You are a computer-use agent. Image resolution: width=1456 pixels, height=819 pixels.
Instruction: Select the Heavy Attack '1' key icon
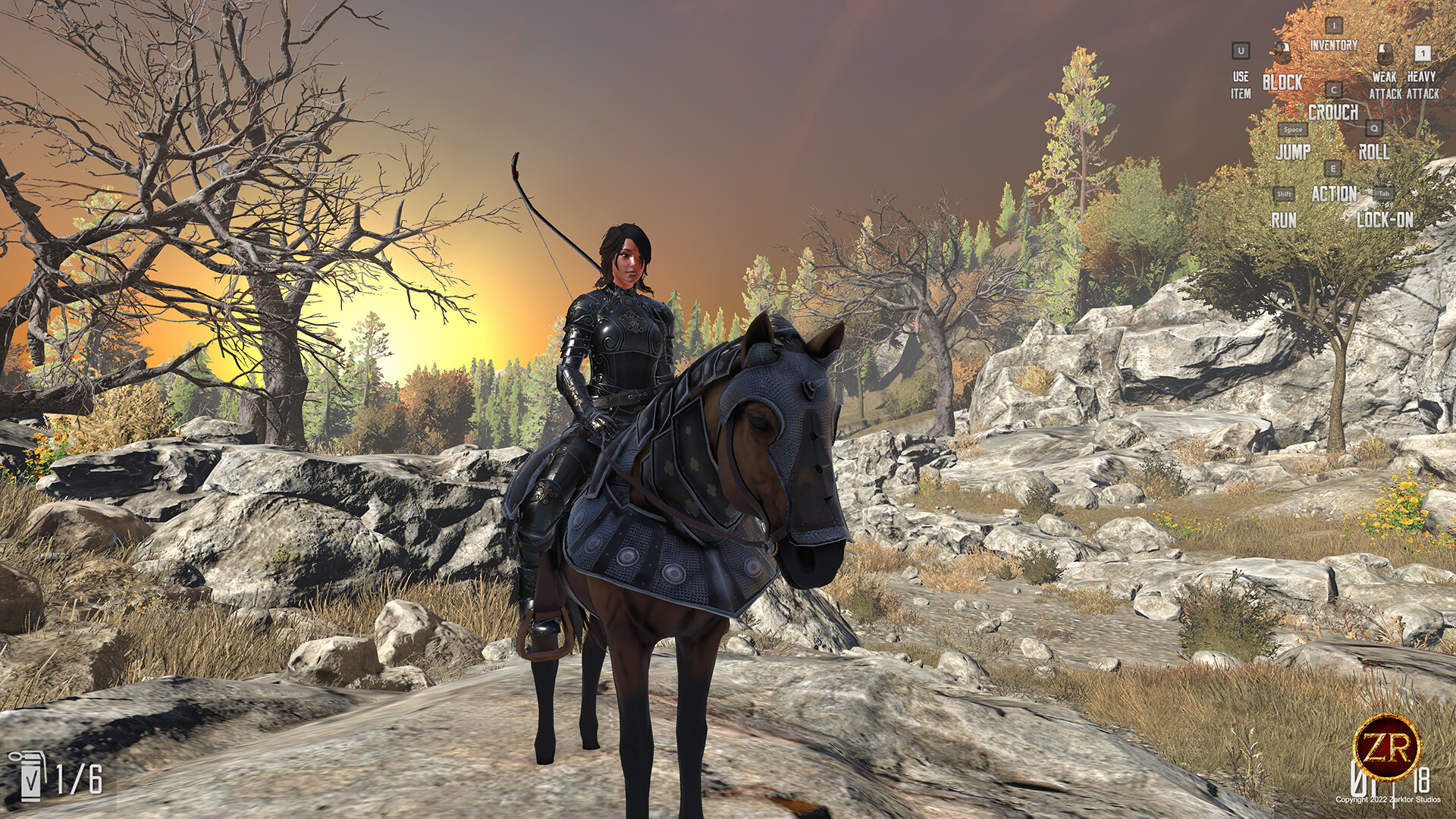(x=1422, y=53)
